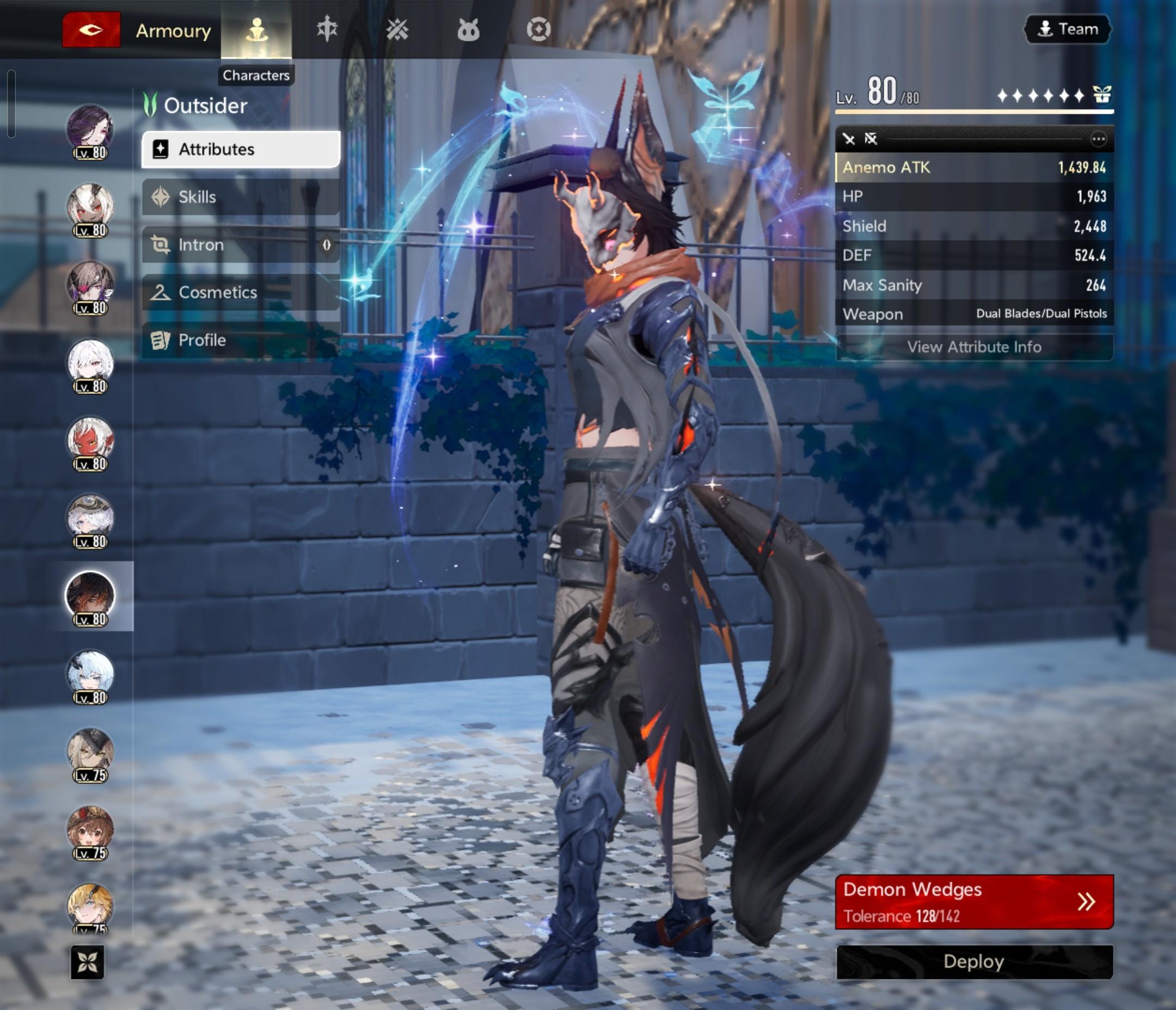Screen dimensions: 1176x1010
Task: Open the crossed weapons tab
Action: click(397, 30)
